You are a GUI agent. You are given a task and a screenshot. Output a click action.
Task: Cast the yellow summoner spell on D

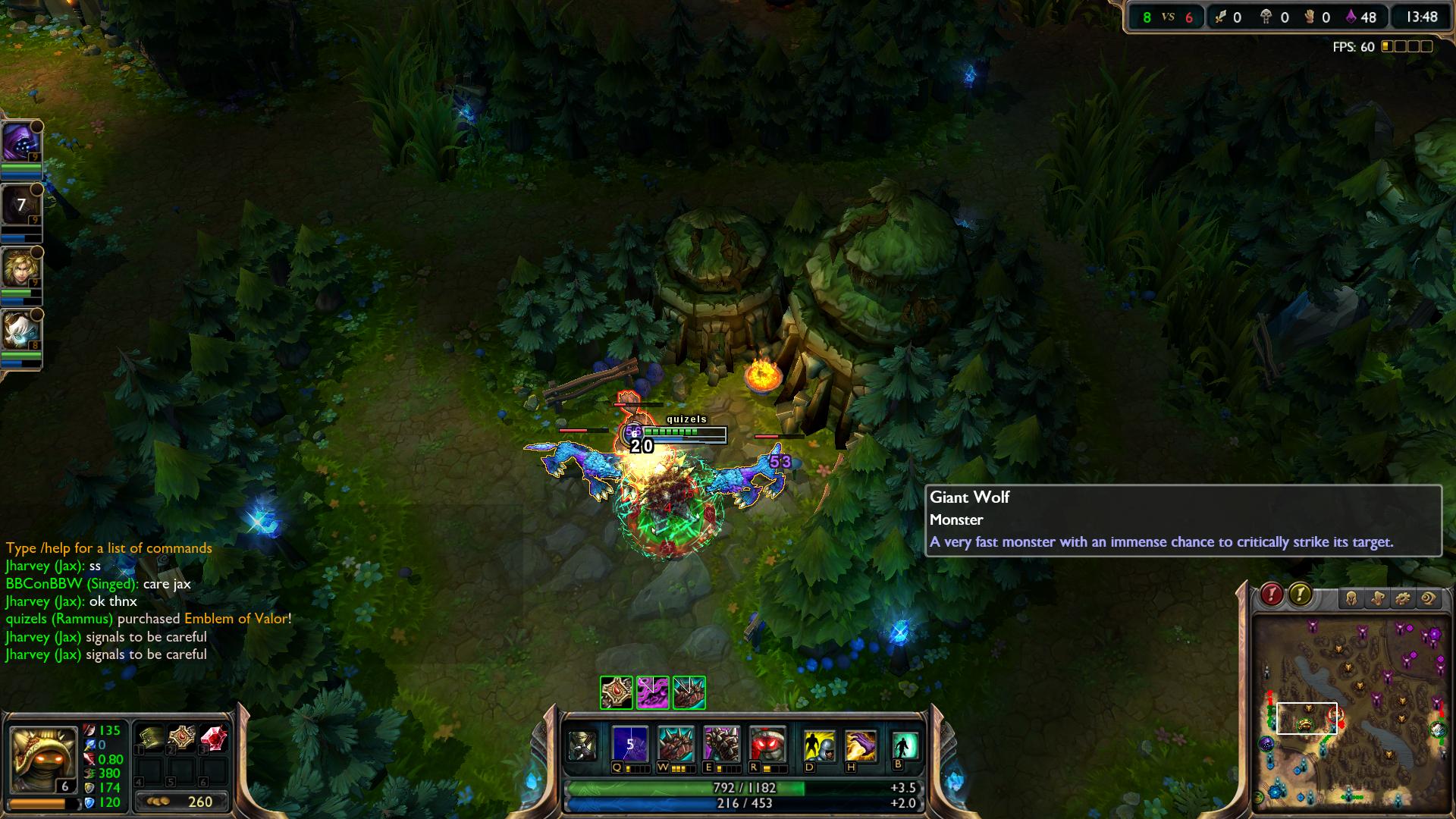point(820,745)
